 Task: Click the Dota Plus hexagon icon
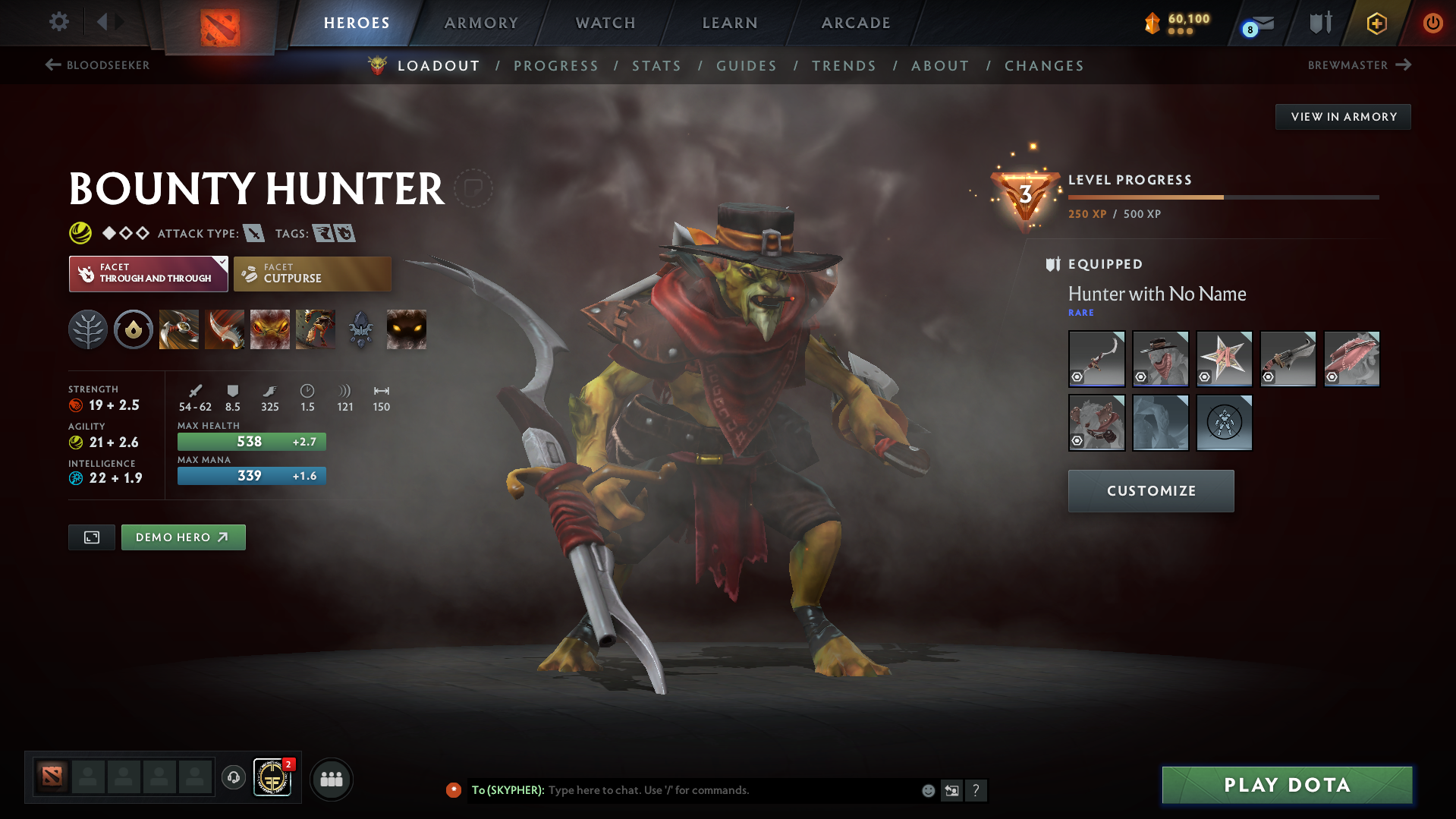(x=1376, y=23)
